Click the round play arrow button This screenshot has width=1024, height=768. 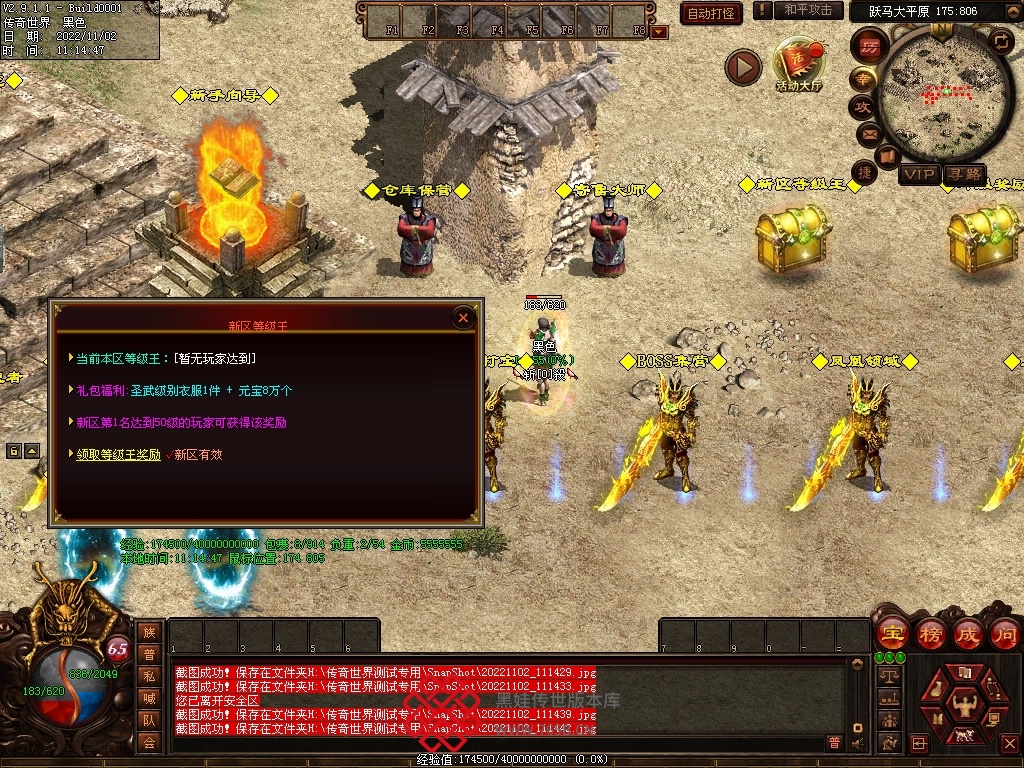[743, 67]
